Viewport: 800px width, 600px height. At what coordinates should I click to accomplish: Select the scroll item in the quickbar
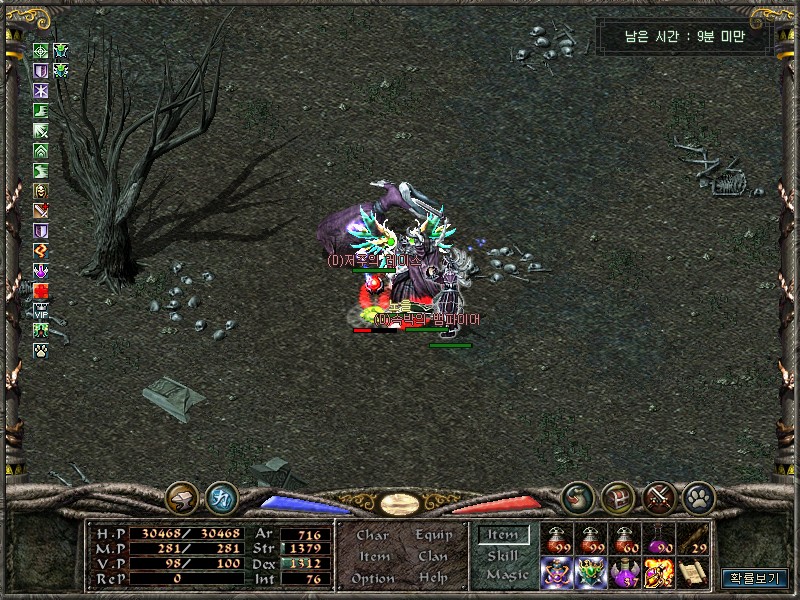[693, 573]
